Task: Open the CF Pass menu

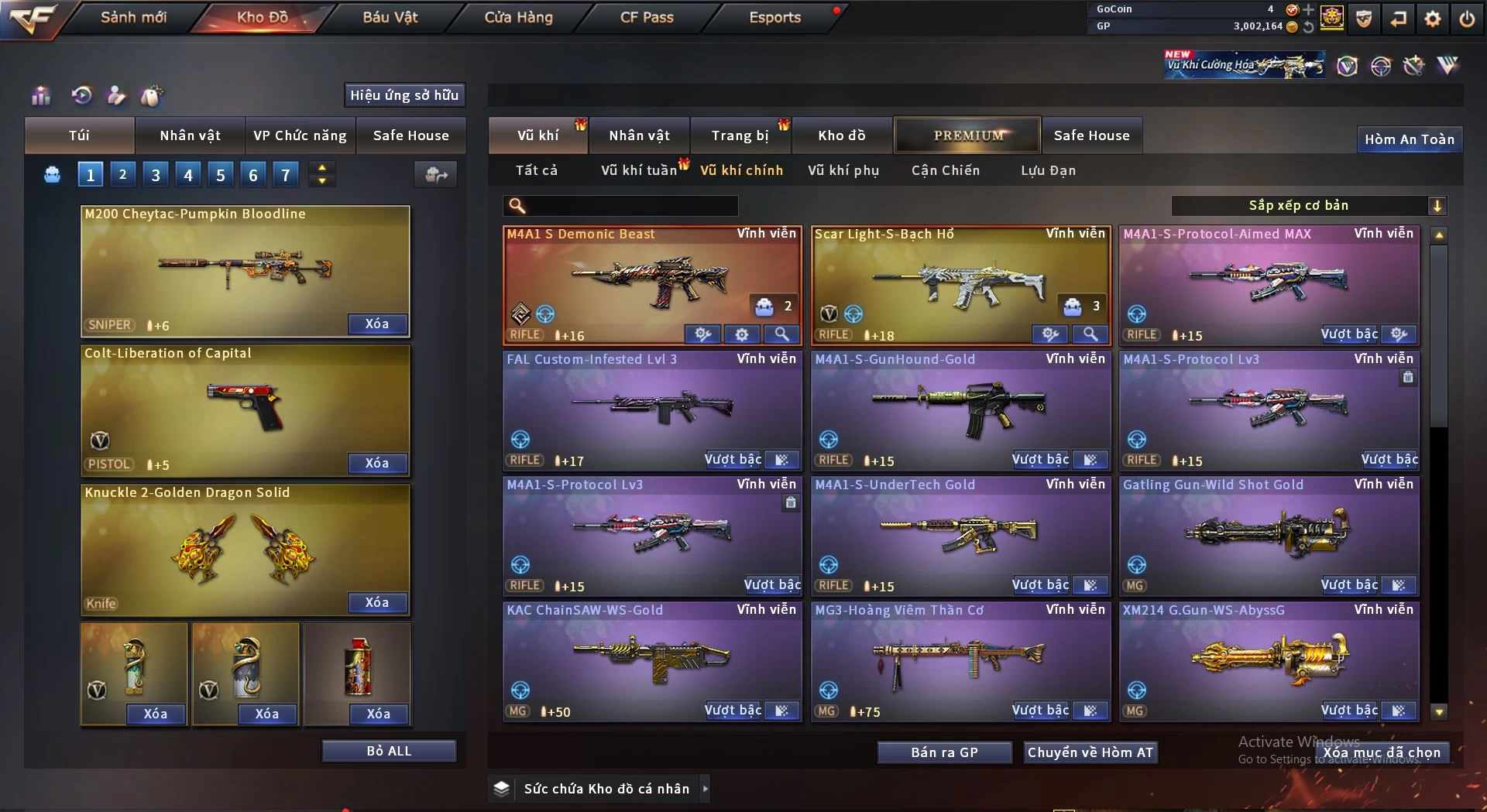Action: click(647, 17)
